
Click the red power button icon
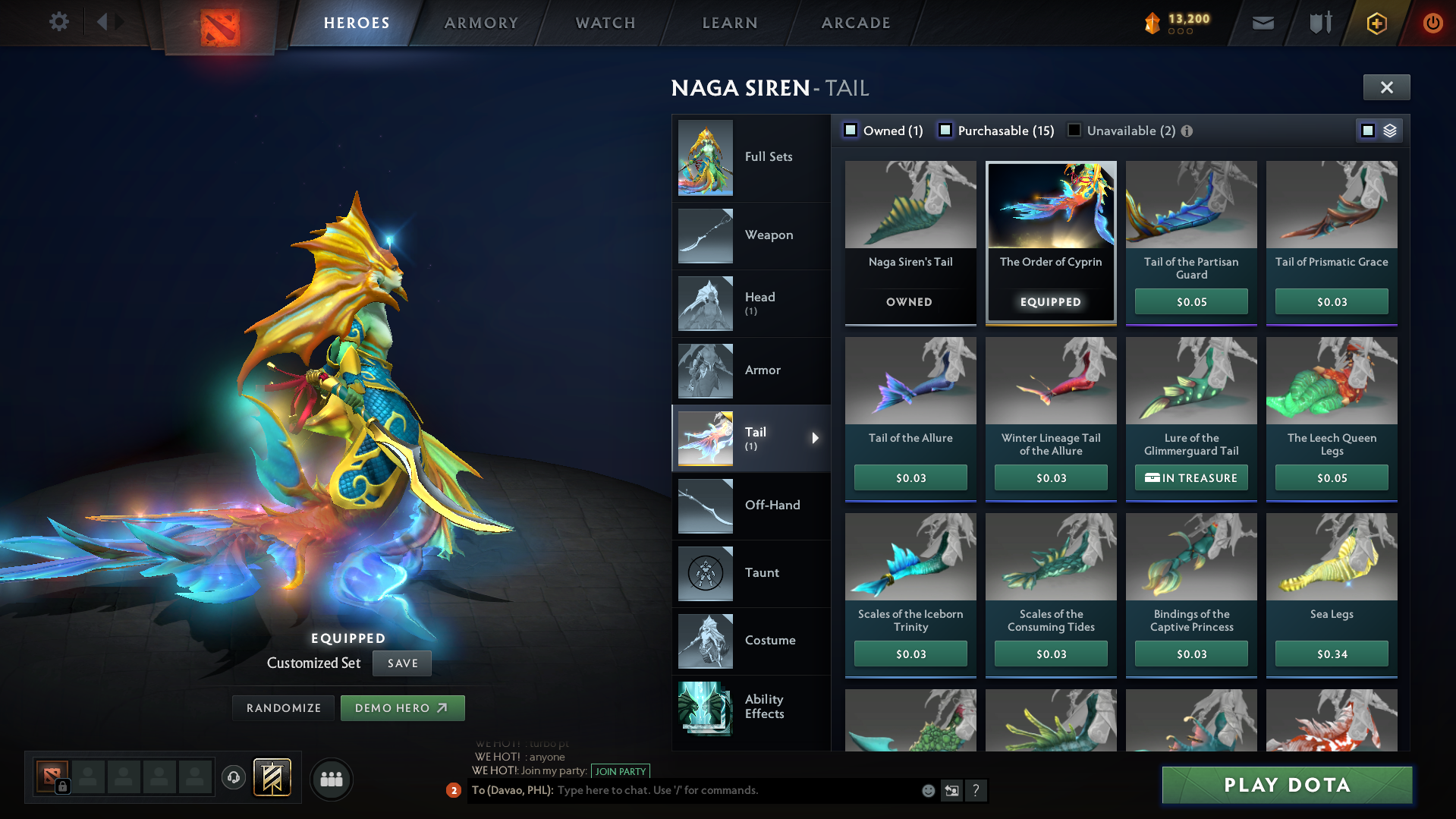pos(1432,23)
